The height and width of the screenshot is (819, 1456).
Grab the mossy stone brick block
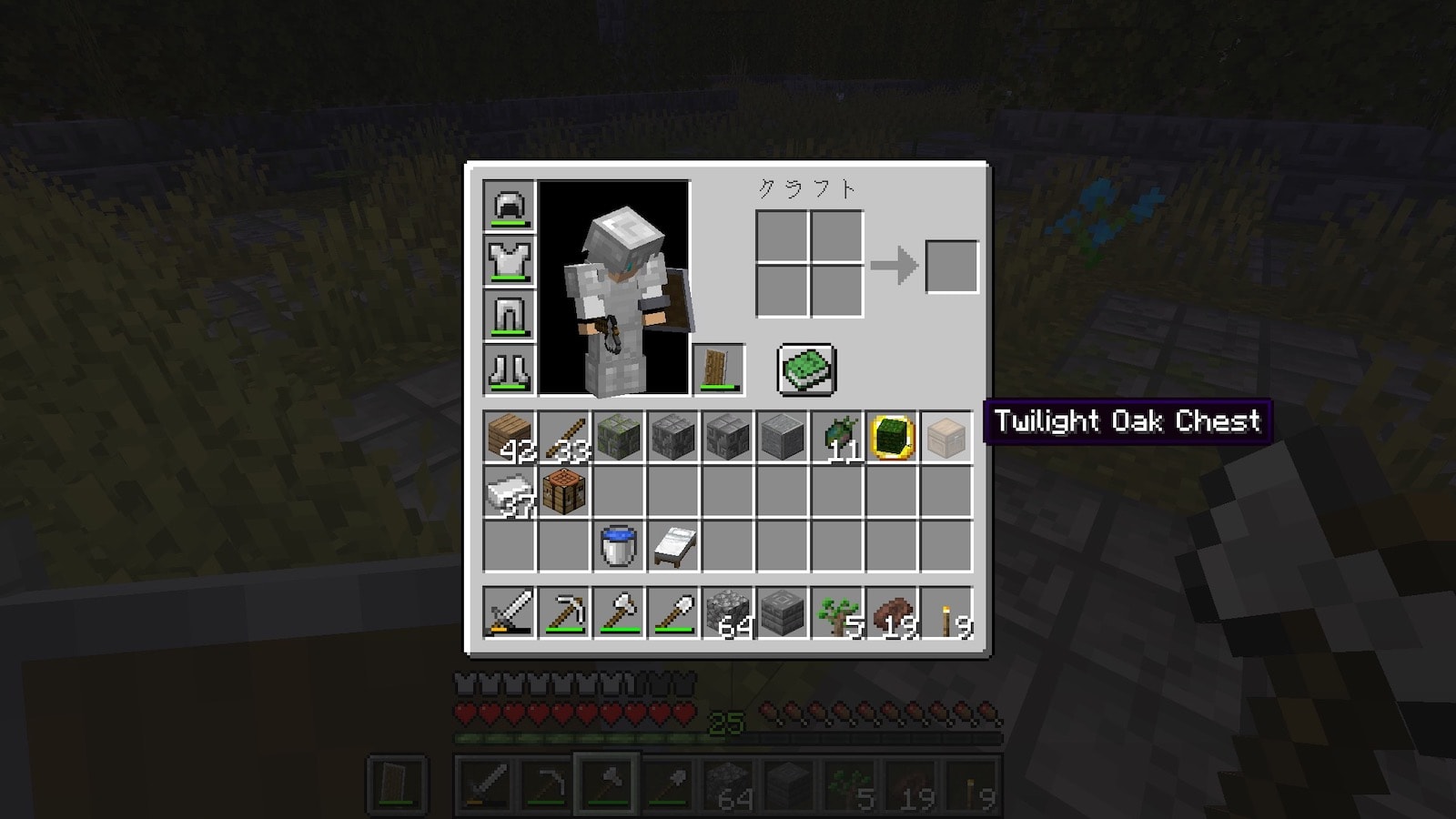618,437
